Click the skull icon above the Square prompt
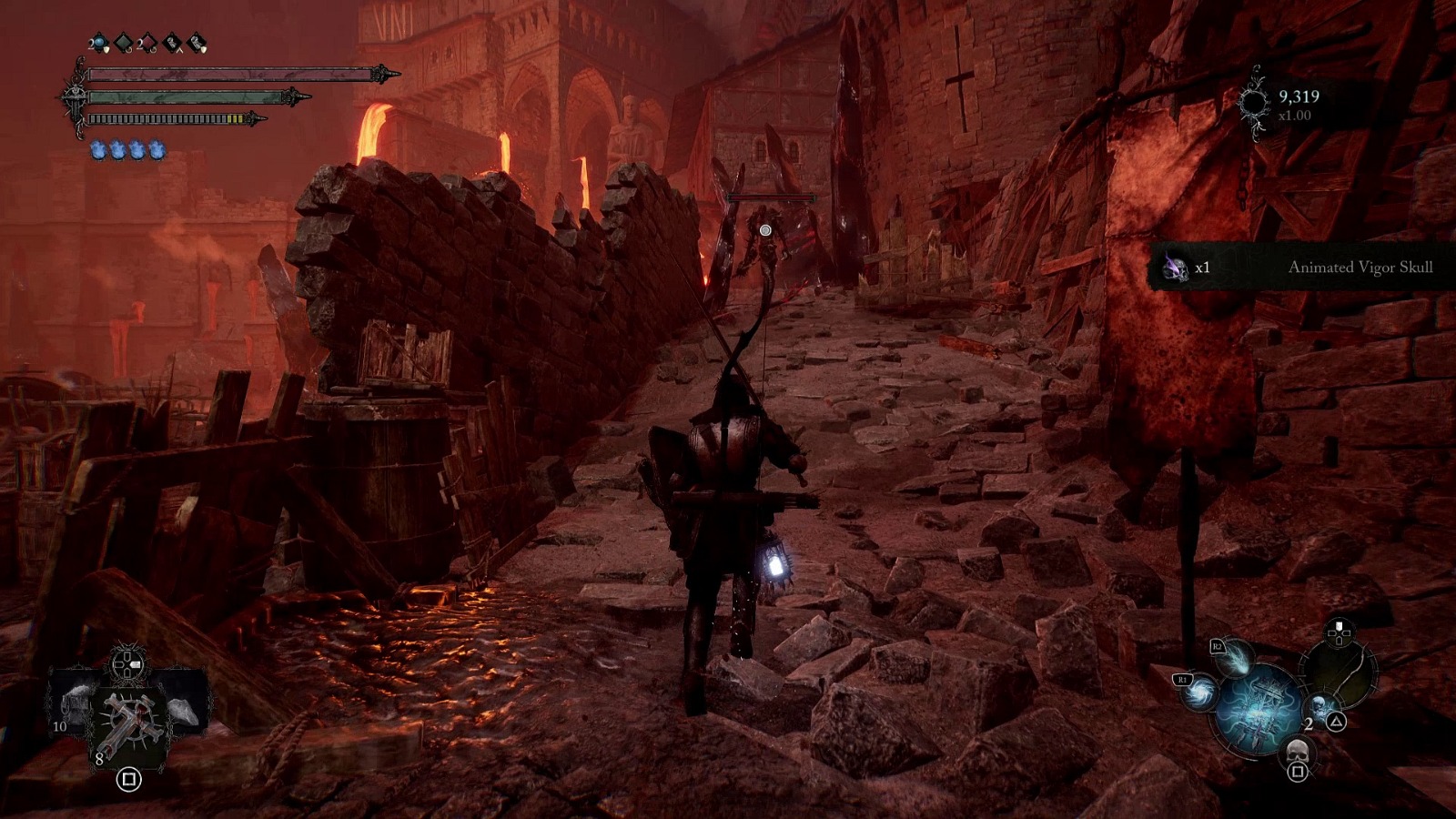This screenshot has width=1456, height=819. pyautogui.click(x=1298, y=752)
